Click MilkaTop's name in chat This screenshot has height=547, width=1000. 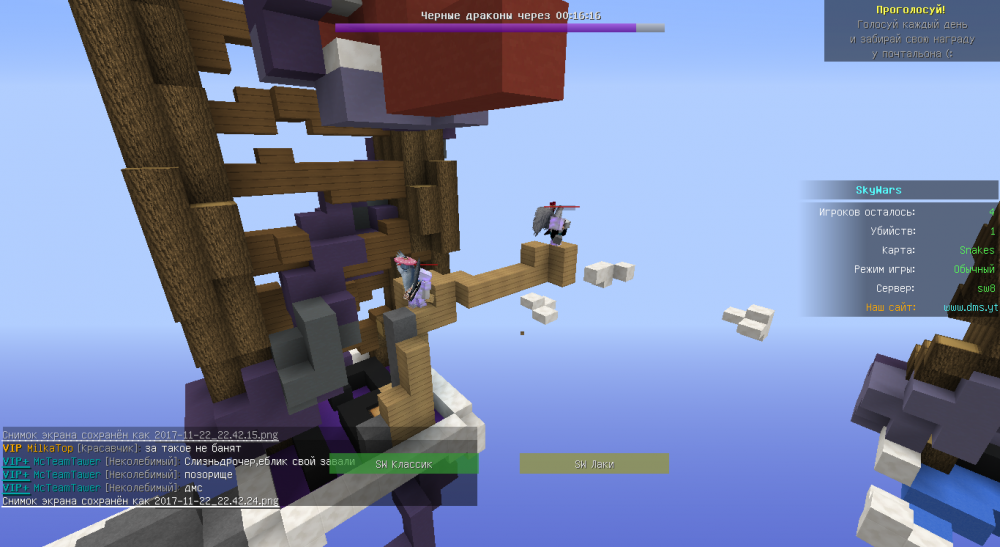click(x=48, y=449)
